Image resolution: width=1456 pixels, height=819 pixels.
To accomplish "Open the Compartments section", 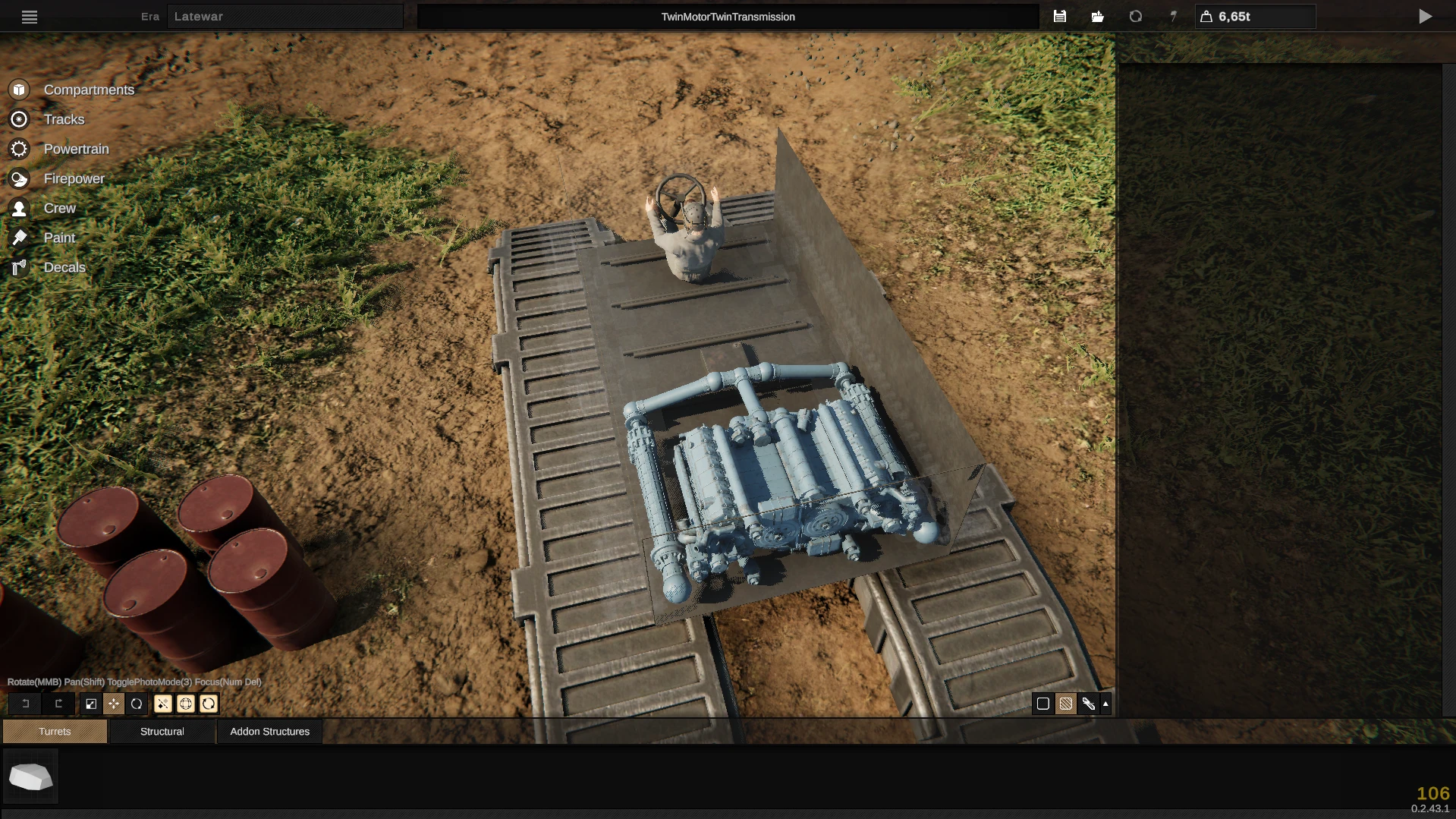I will tap(88, 89).
